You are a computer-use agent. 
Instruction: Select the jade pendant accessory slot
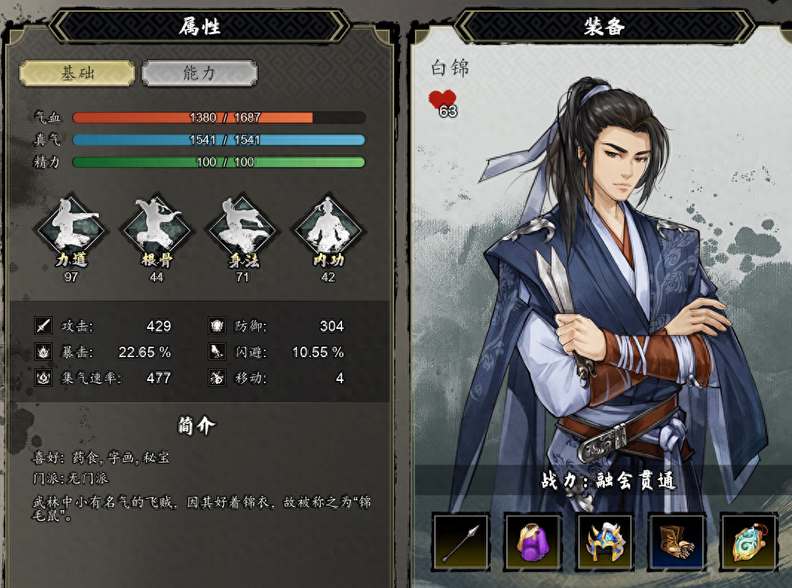click(x=748, y=542)
